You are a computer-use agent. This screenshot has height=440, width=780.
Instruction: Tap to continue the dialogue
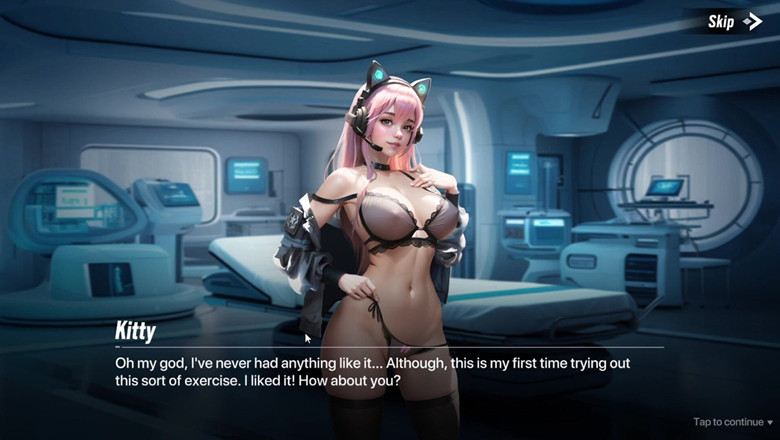(733, 422)
